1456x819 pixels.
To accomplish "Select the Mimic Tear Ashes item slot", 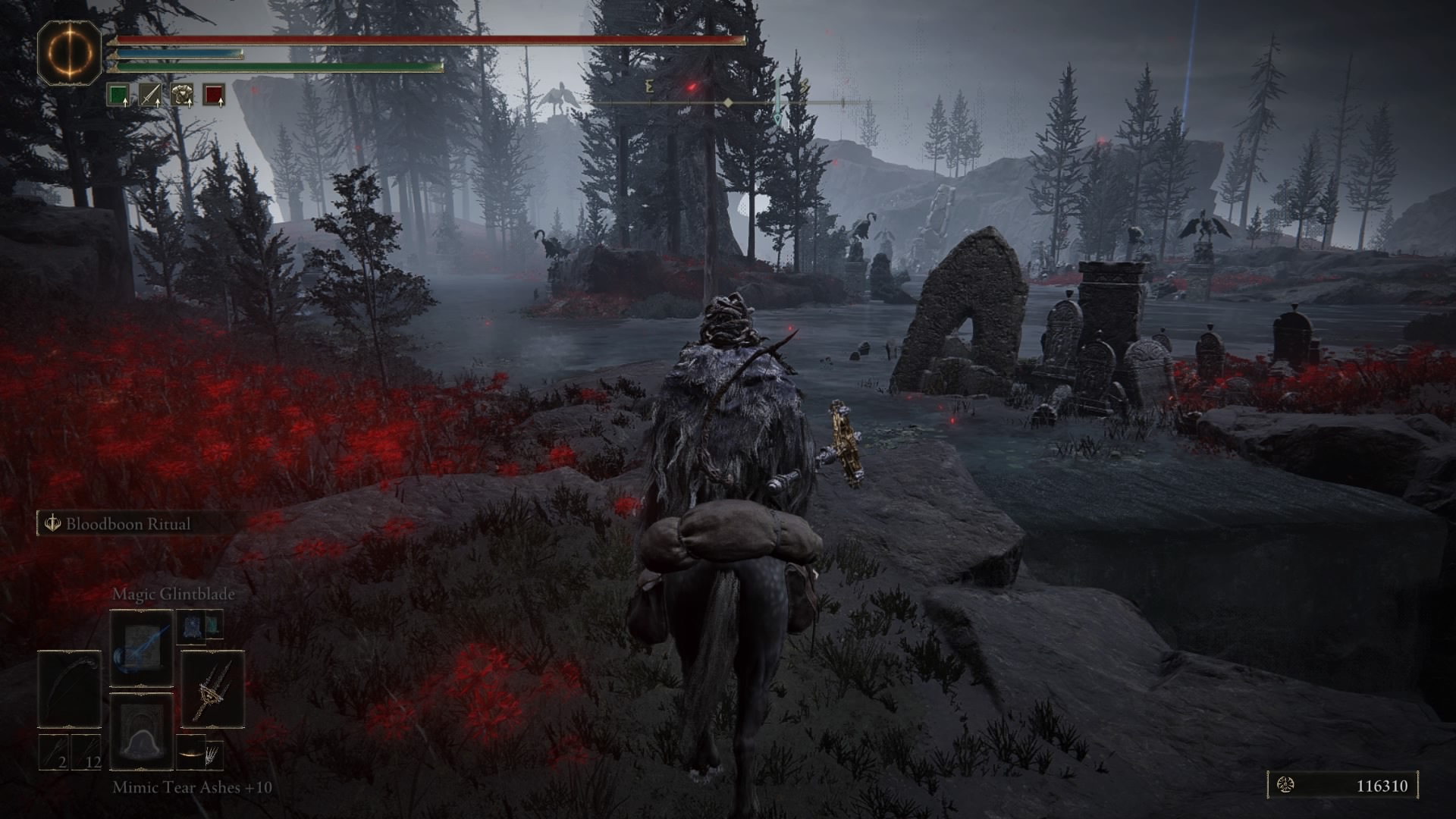I will (x=142, y=730).
